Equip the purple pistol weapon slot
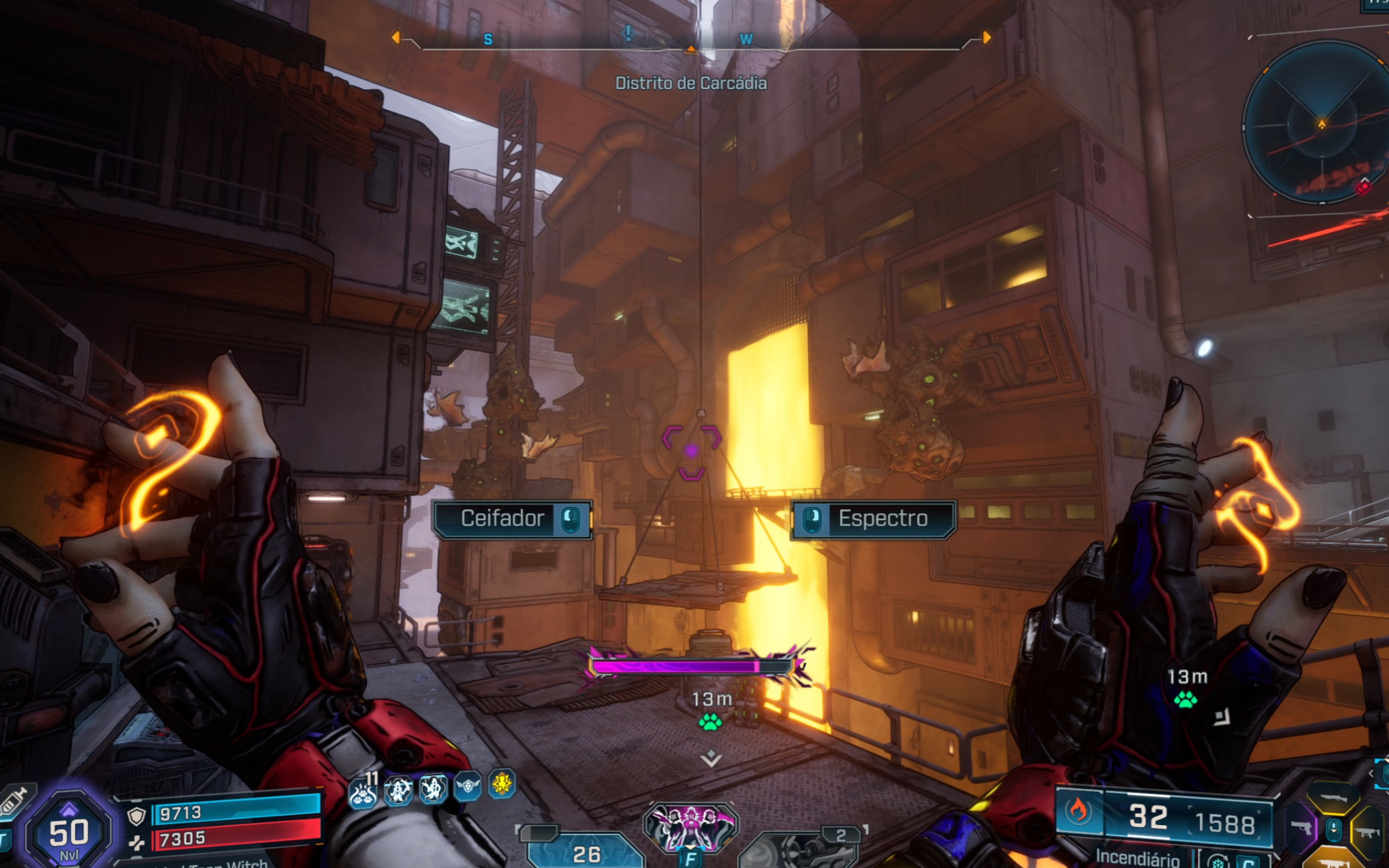Viewport: 1389px width, 868px height. (1300, 828)
